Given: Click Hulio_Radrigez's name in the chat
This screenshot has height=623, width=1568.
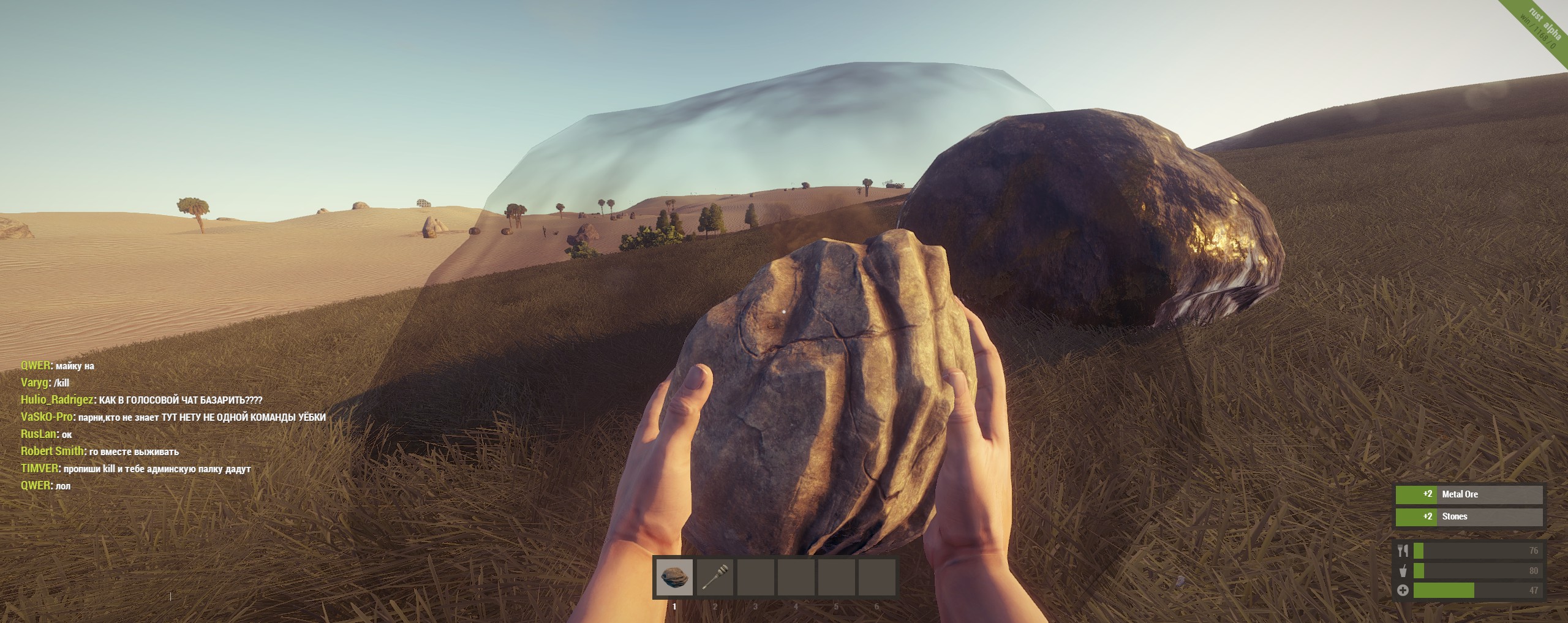Looking at the screenshot, I should click(57, 400).
